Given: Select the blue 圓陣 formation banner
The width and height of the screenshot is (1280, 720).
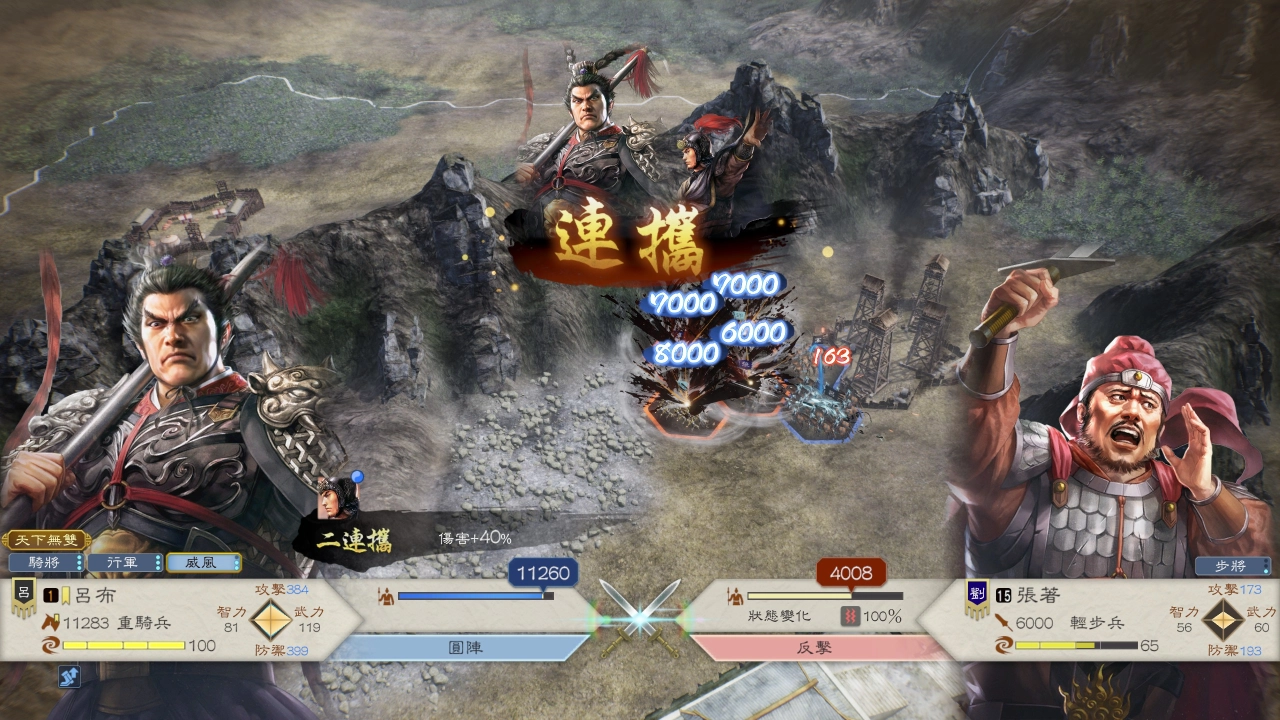Looking at the screenshot, I should pyautogui.click(x=464, y=648).
